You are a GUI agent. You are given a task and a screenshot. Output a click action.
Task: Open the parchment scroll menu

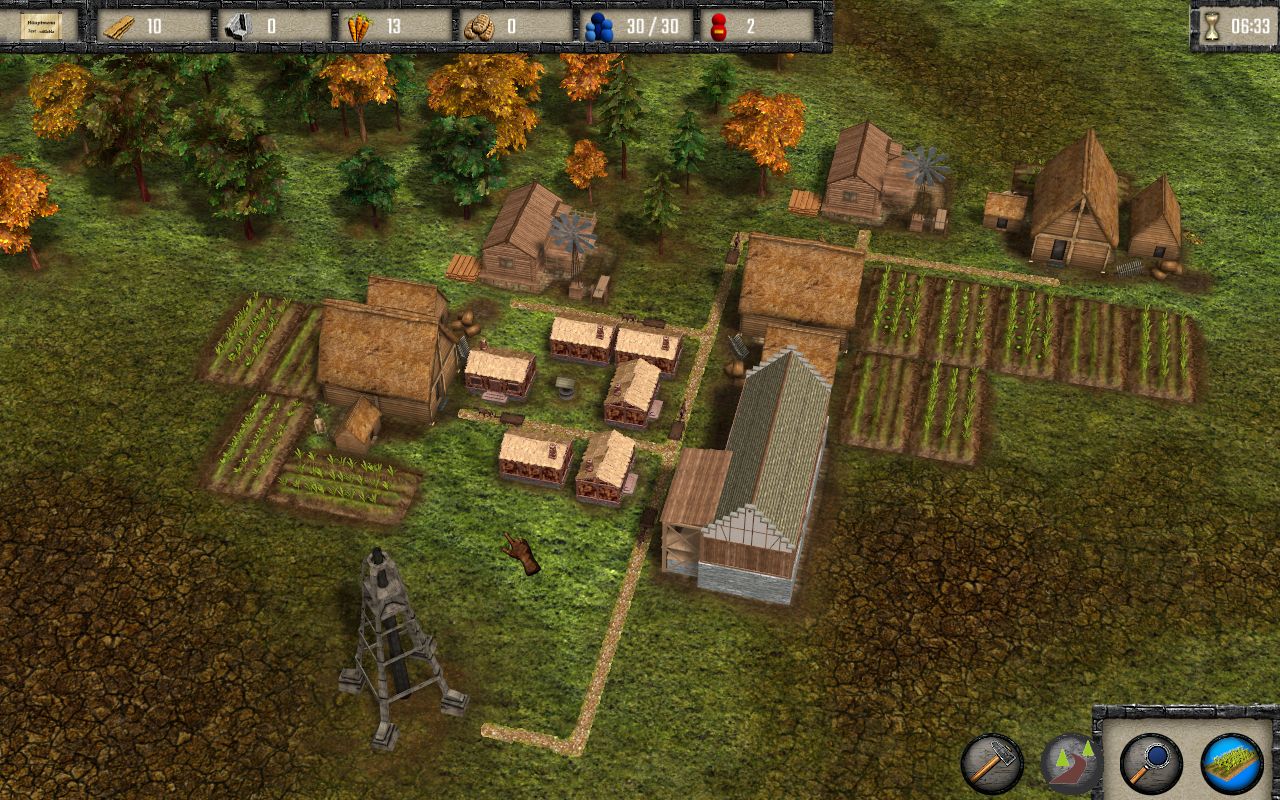pos(40,26)
